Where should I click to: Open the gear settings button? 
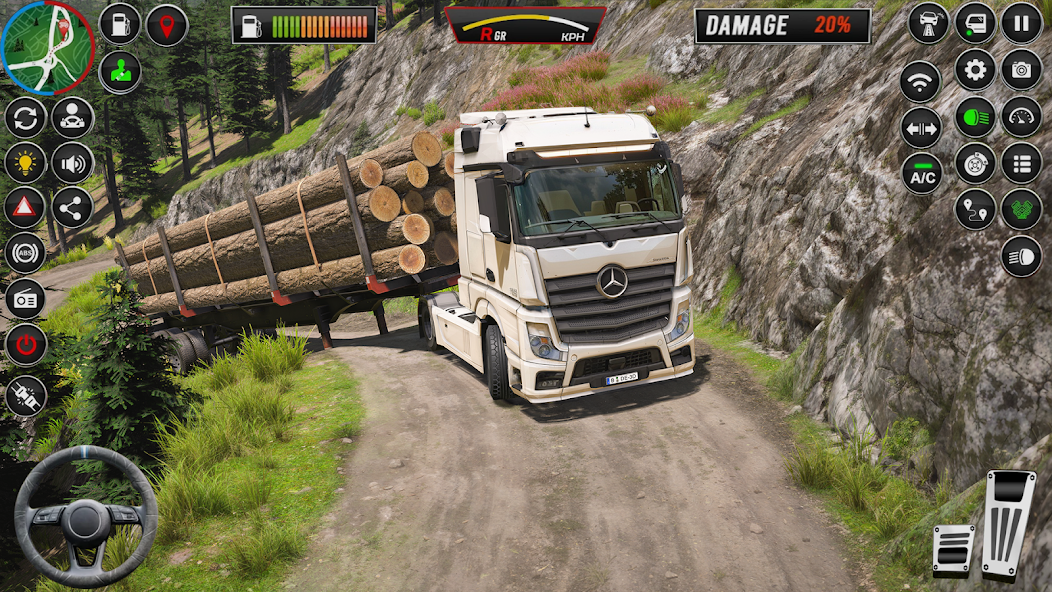[x=975, y=70]
